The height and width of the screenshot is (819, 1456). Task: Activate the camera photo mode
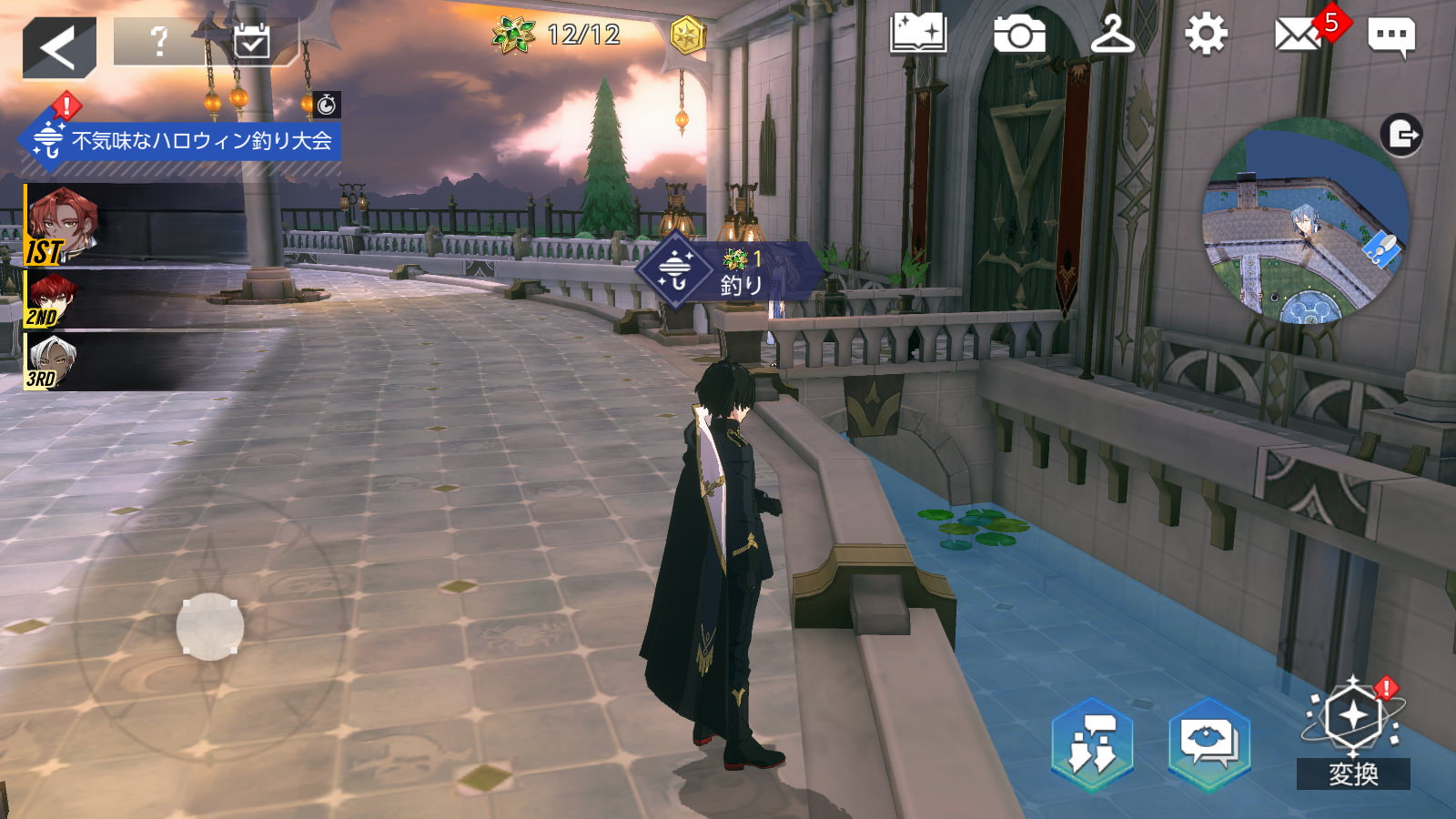(1019, 35)
